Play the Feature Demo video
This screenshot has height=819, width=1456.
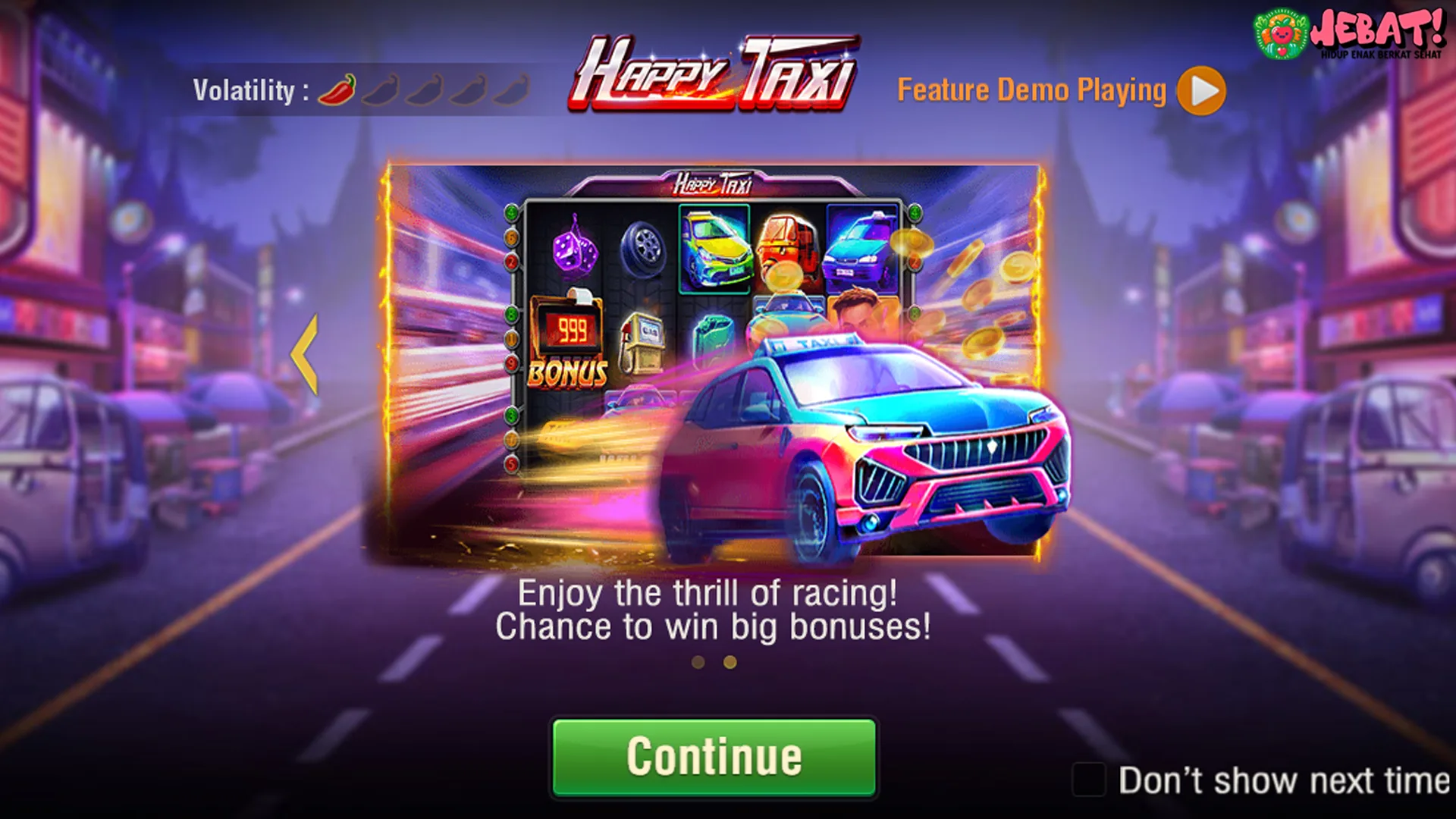pyautogui.click(x=1200, y=91)
